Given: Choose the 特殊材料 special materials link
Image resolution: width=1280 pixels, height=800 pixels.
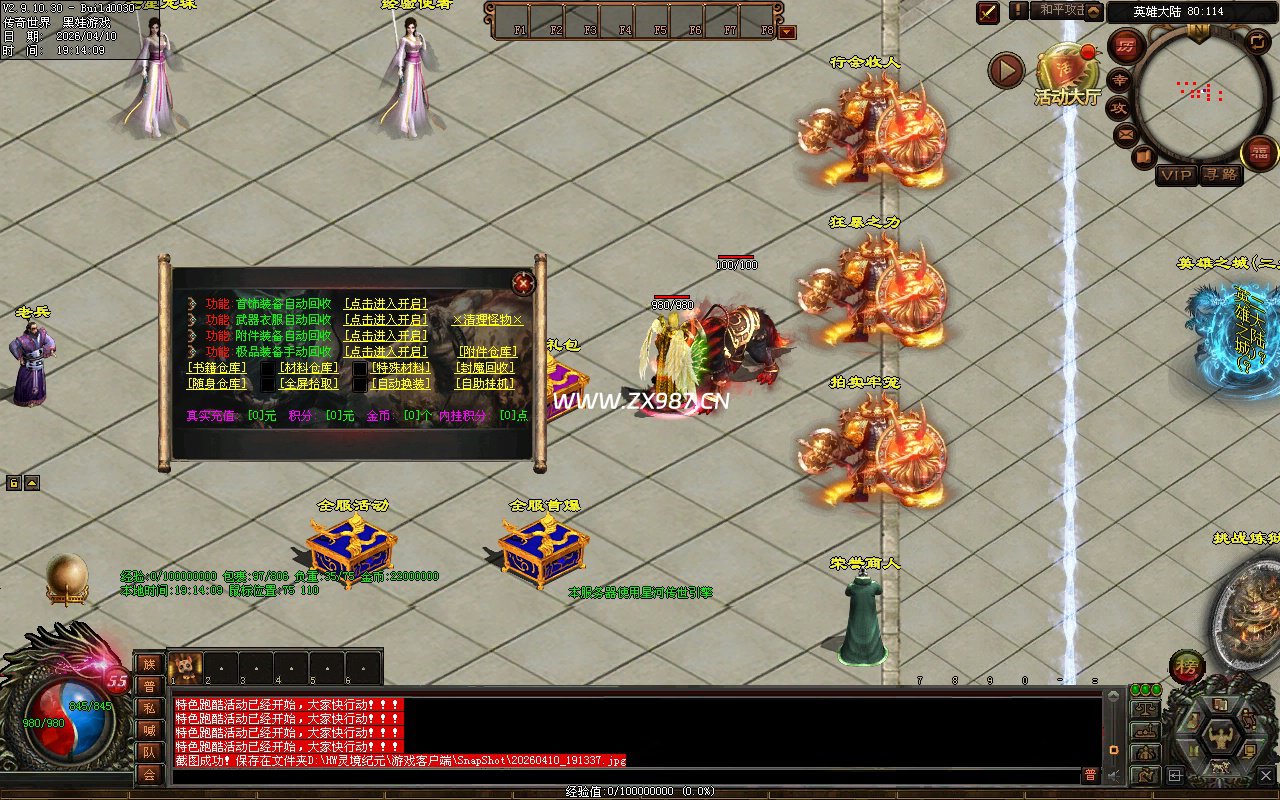Looking at the screenshot, I should pos(400,368).
